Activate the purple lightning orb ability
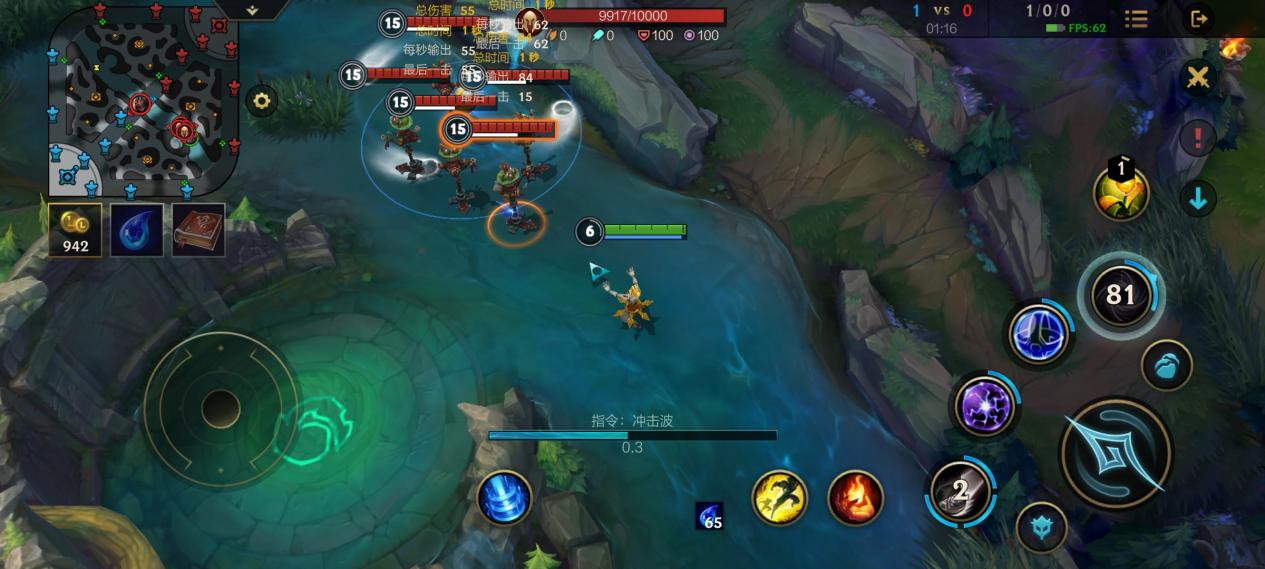This screenshot has height=569, width=1265. tap(985, 406)
